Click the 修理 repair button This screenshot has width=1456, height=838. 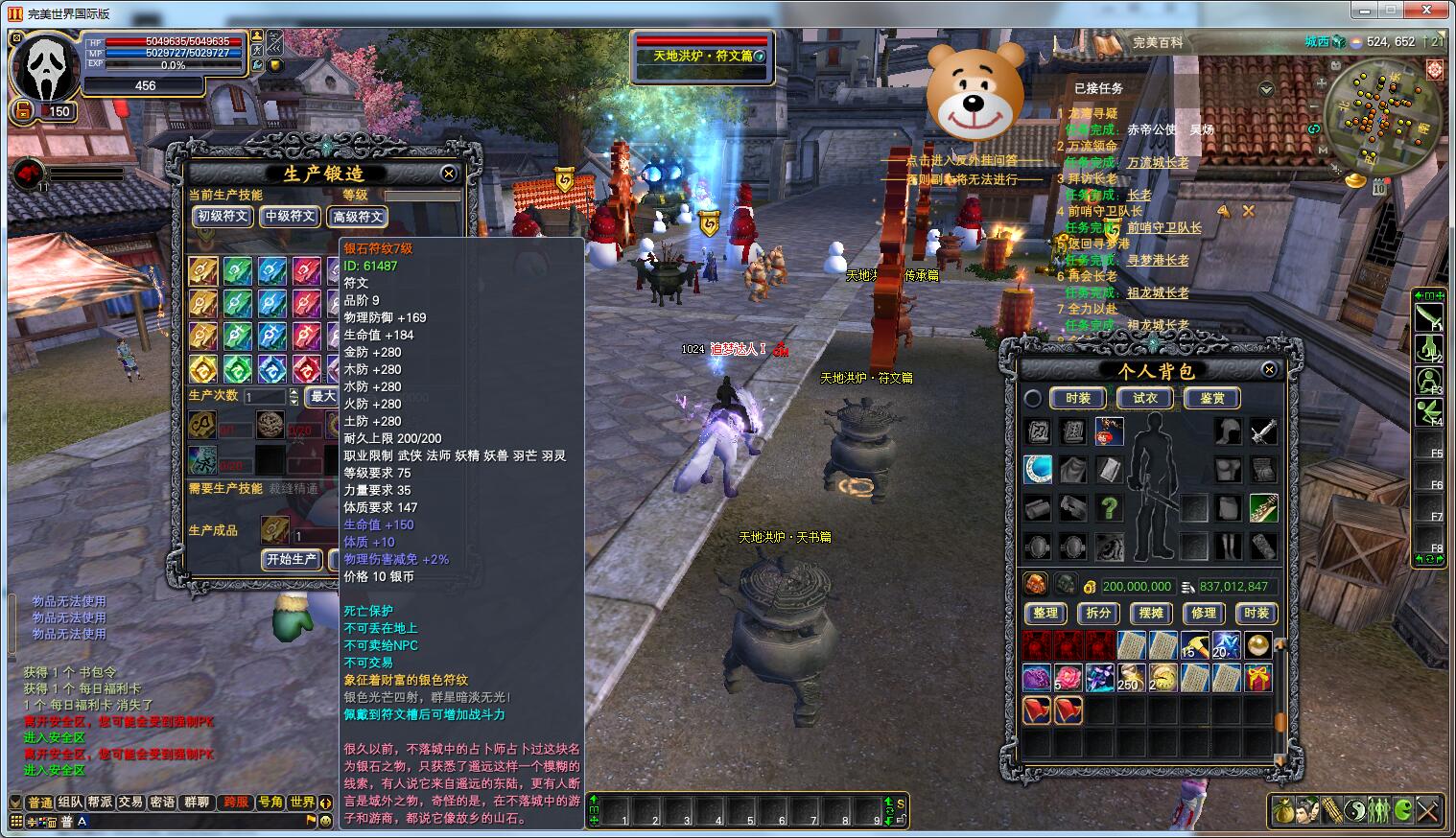point(1204,613)
